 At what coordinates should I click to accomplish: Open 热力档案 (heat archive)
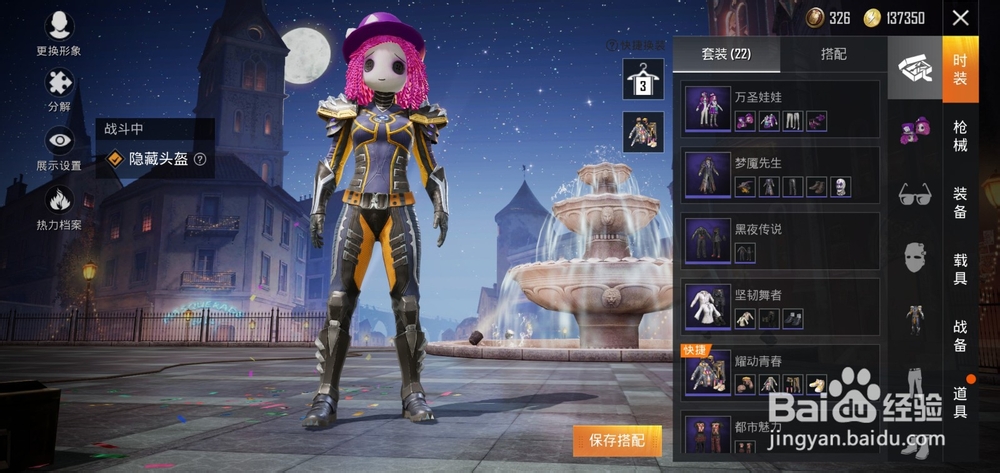tap(59, 206)
